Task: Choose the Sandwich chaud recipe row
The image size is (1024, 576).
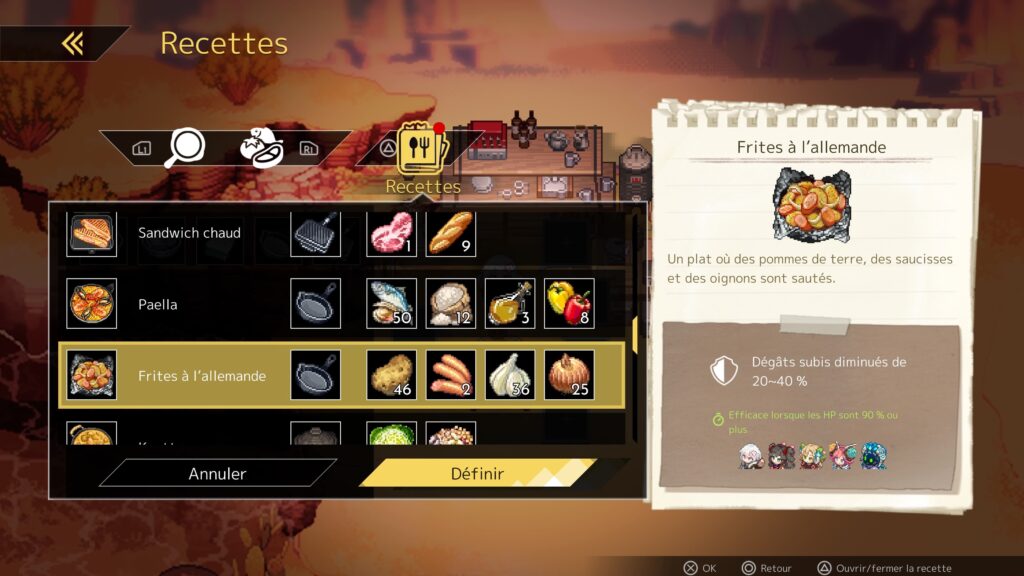Action: 189,233
